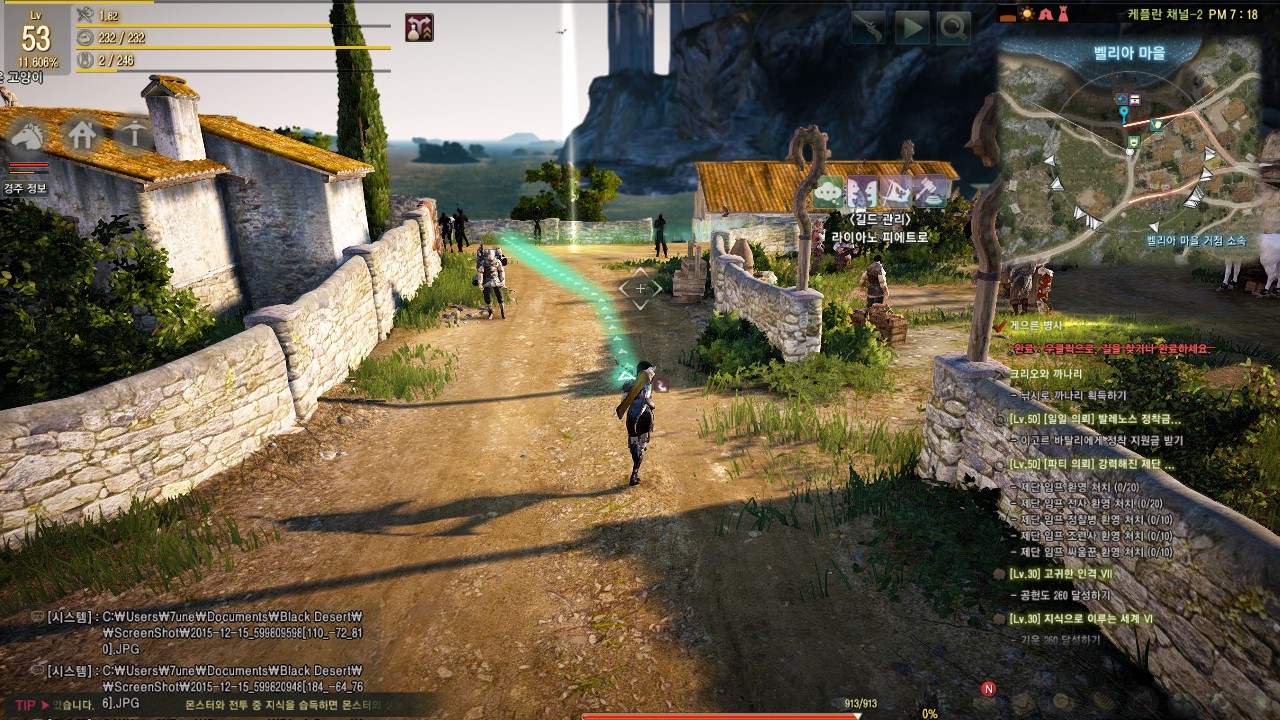This screenshot has width=1280, height=720.
Task: Click the play triangle button
Action: click(x=911, y=28)
